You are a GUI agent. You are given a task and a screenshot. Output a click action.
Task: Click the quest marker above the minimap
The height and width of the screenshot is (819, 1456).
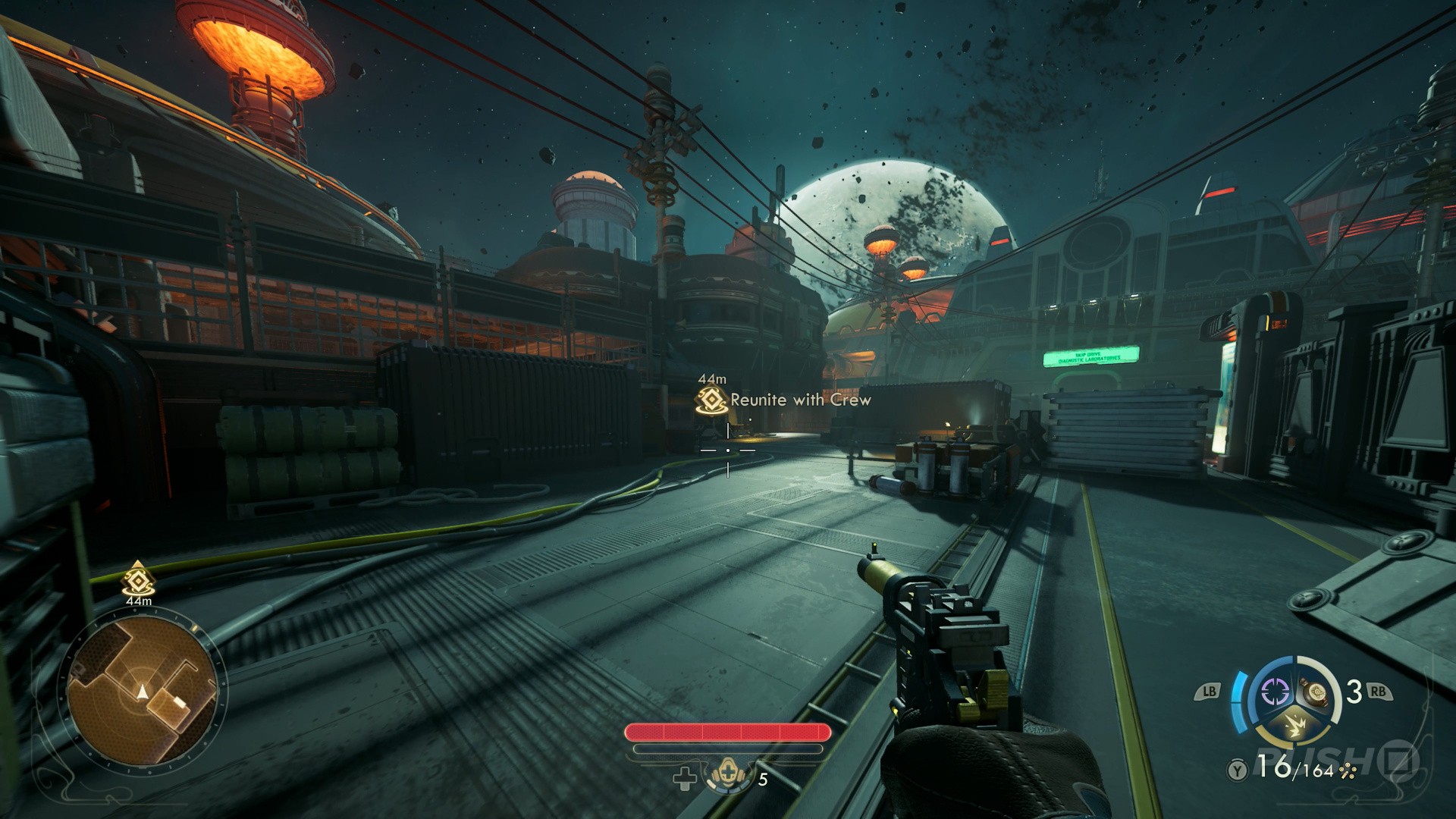tap(138, 579)
